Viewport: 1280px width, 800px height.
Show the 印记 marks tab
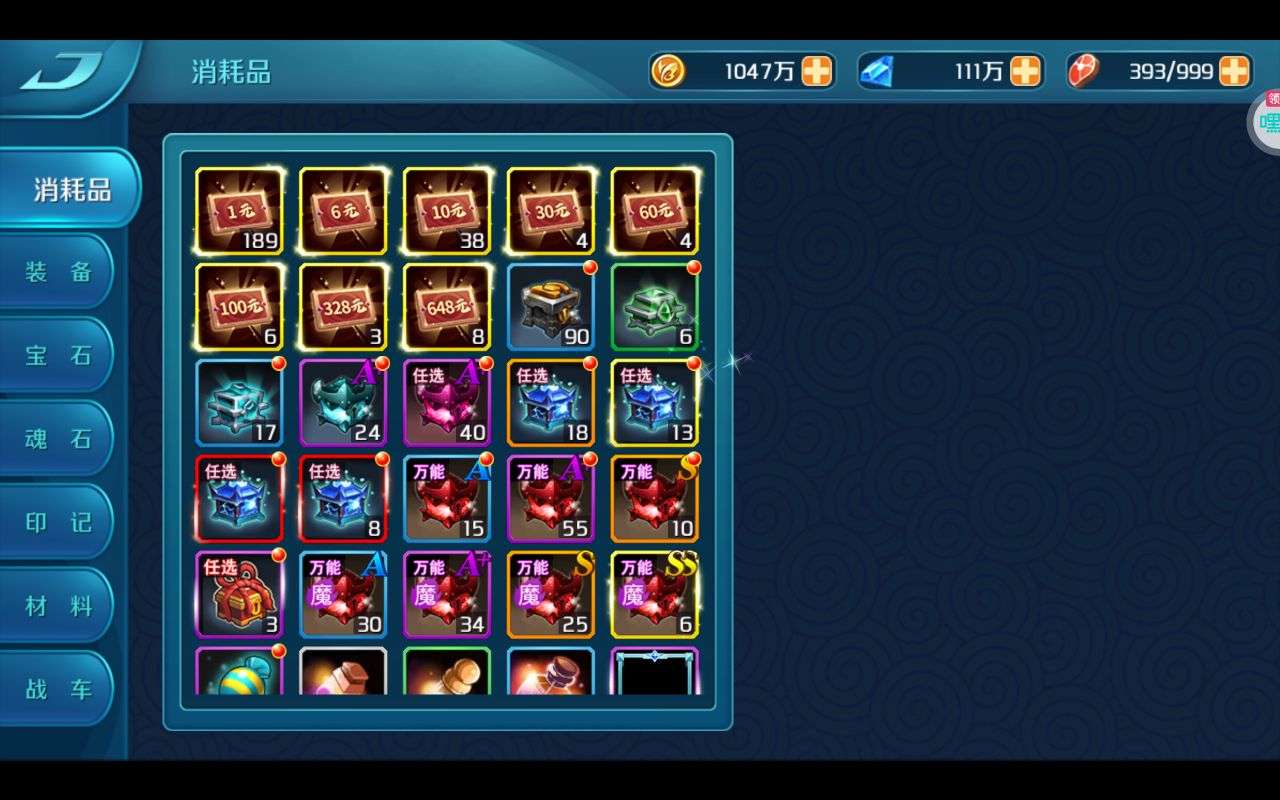pos(58,522)
